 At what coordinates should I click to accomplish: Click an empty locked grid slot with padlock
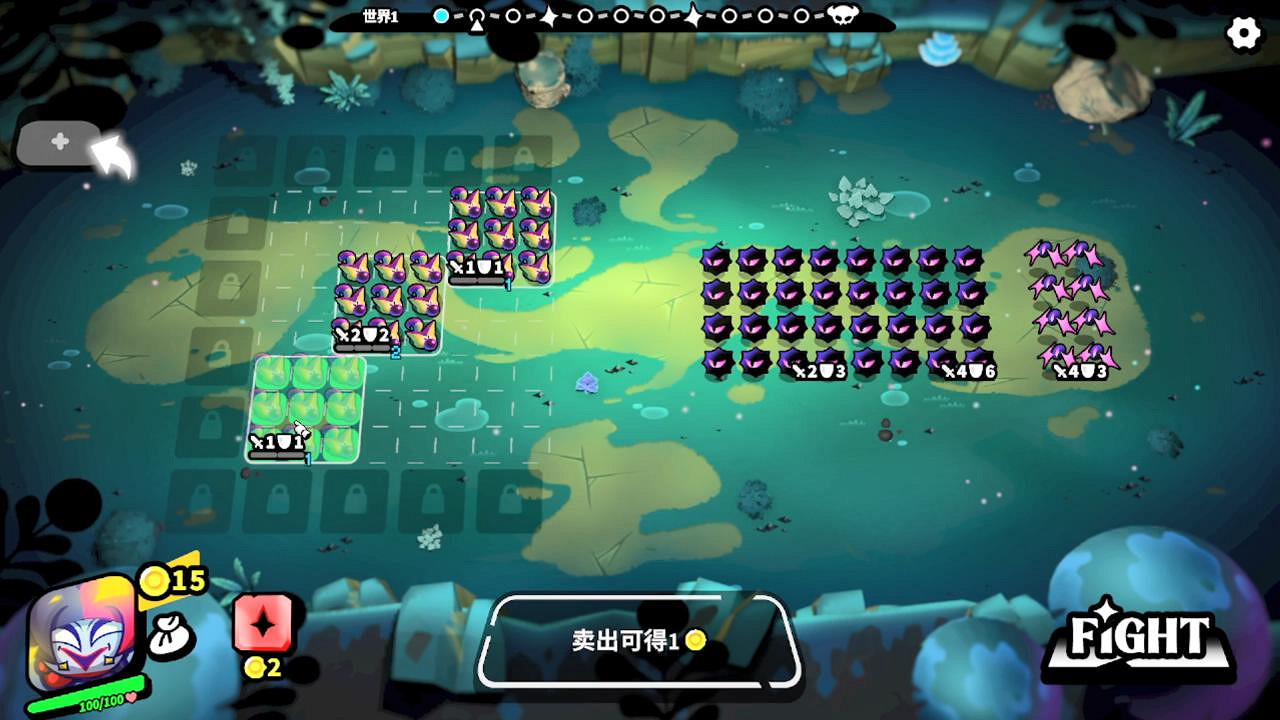pos(354,500)
